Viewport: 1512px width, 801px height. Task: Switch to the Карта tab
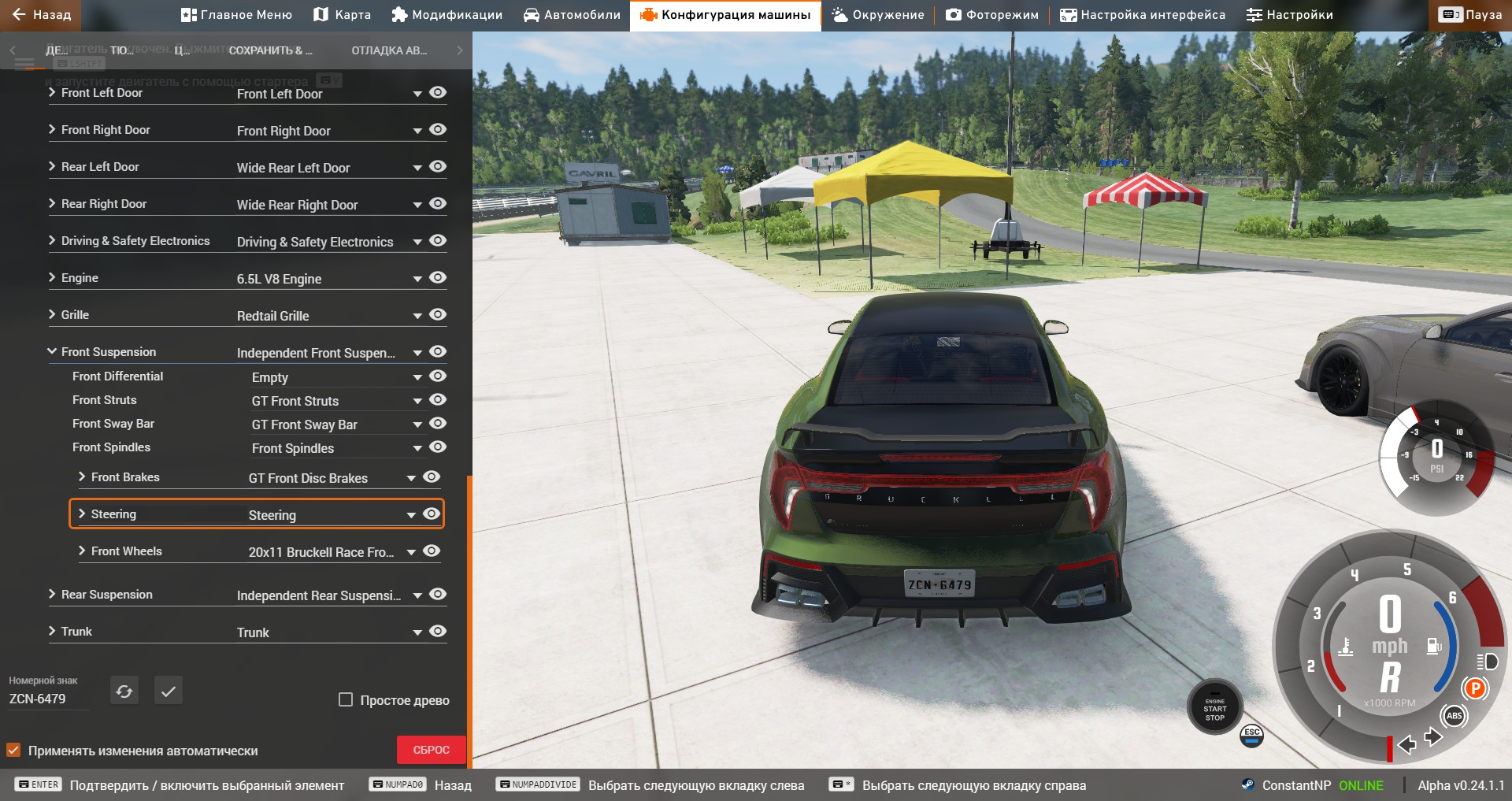click(342, 15)
